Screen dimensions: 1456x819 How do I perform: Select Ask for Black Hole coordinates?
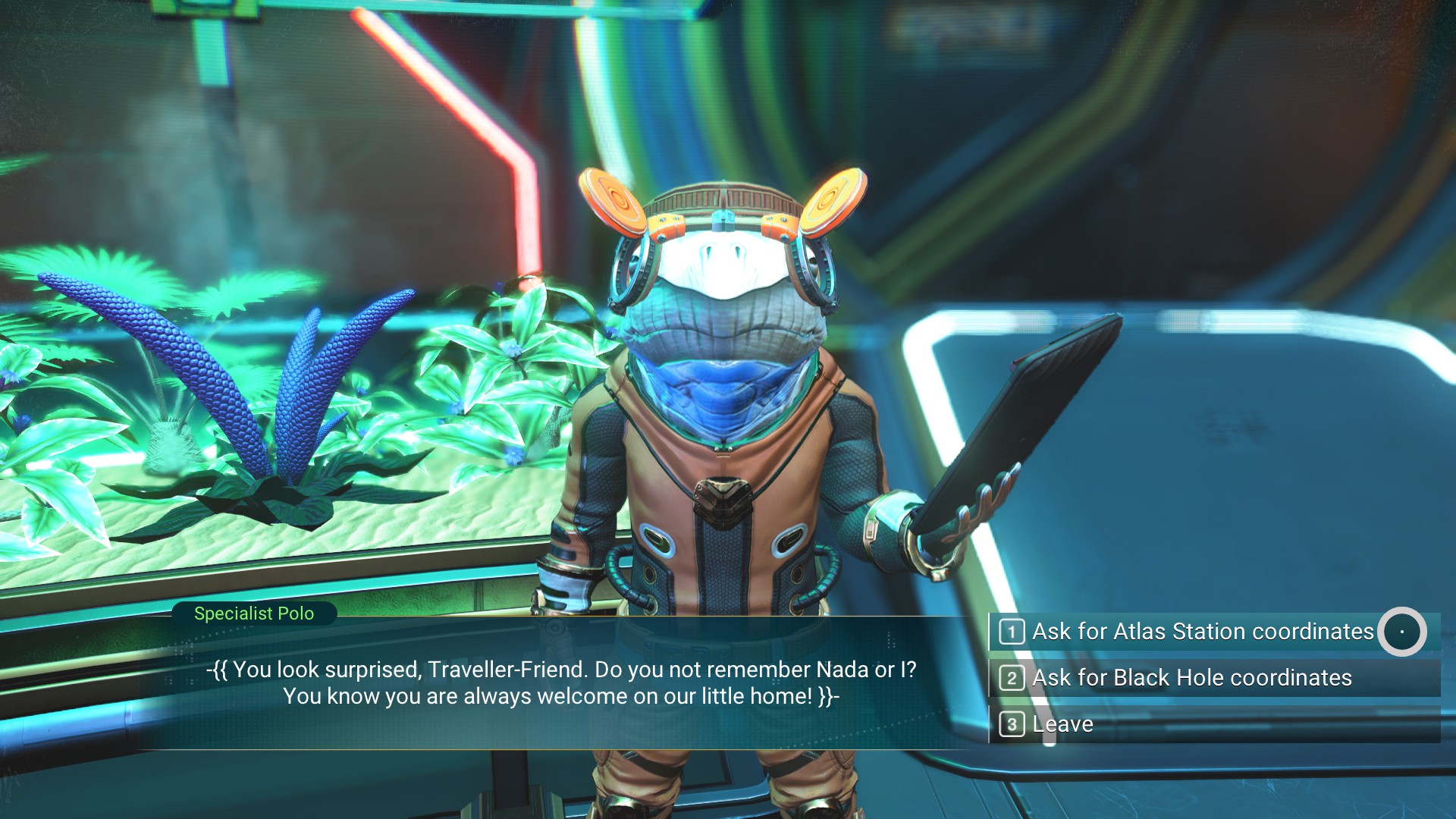click(1191, 677)
